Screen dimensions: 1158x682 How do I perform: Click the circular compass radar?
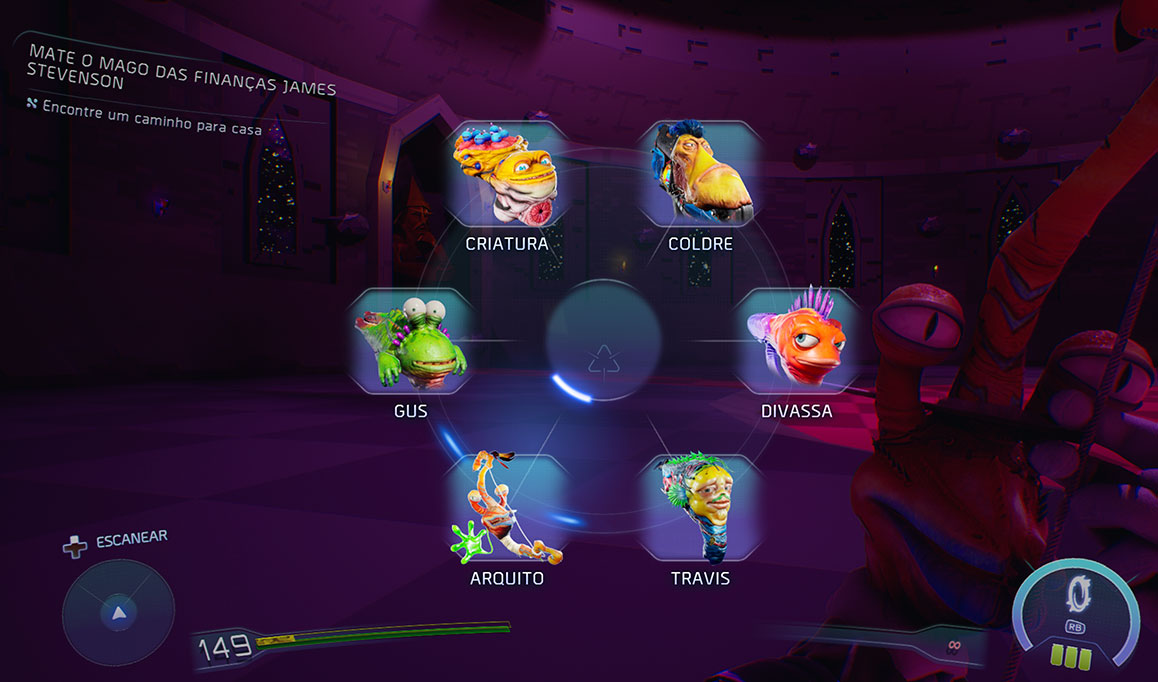(x=119, y=612)
